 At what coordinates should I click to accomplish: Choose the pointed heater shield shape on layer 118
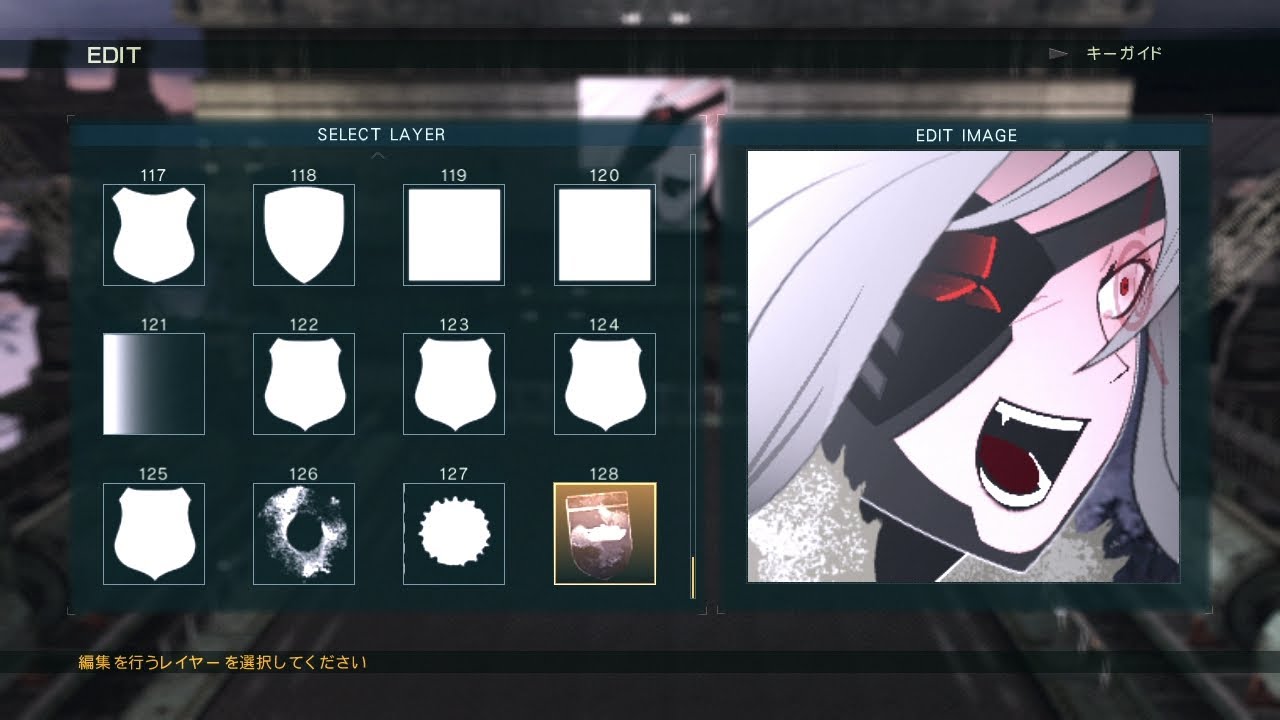(303, 234)
